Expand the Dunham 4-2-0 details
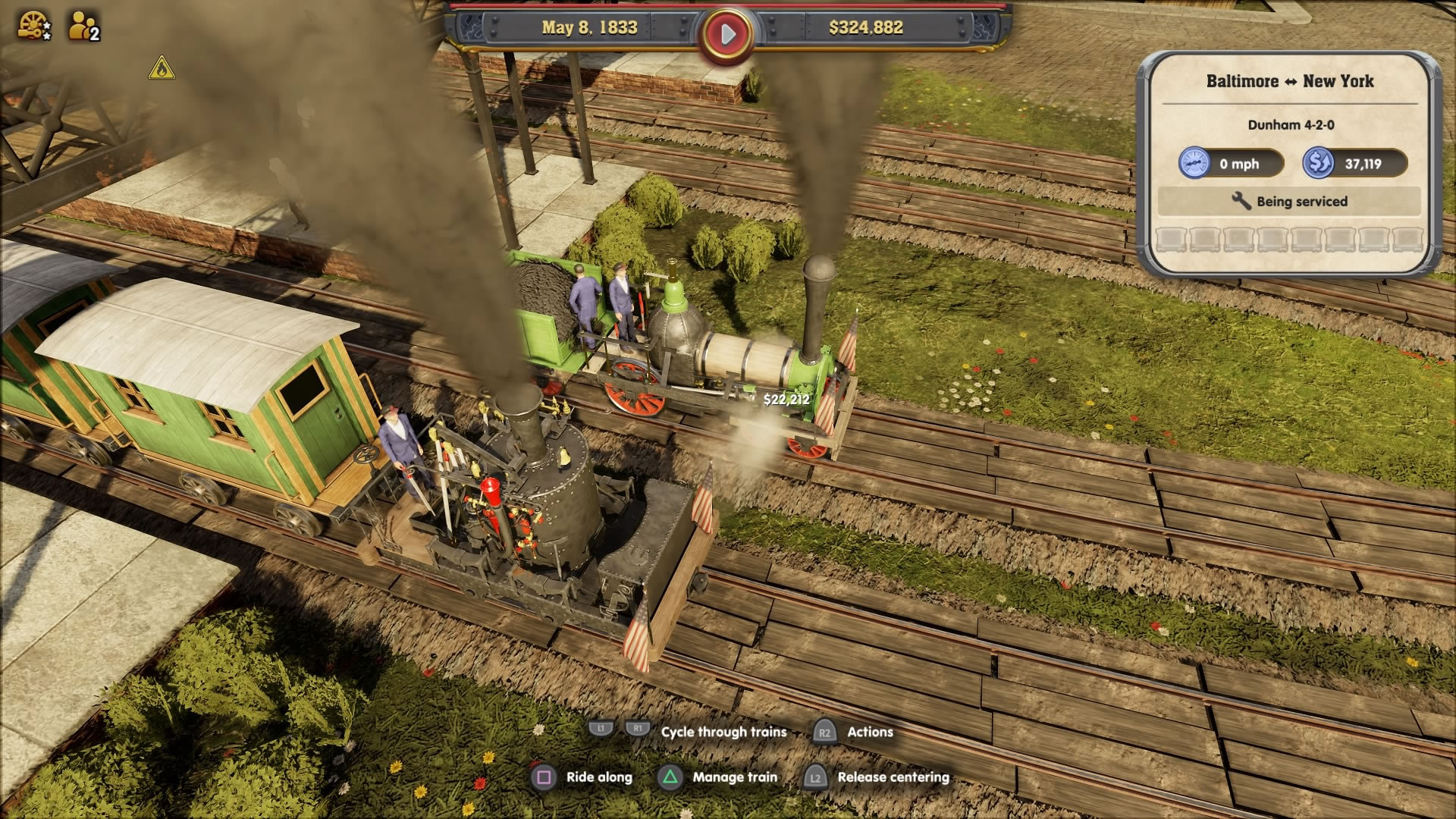This screenshot has height=819, width=1456. pyautogui.click(x=1291, y=127)
